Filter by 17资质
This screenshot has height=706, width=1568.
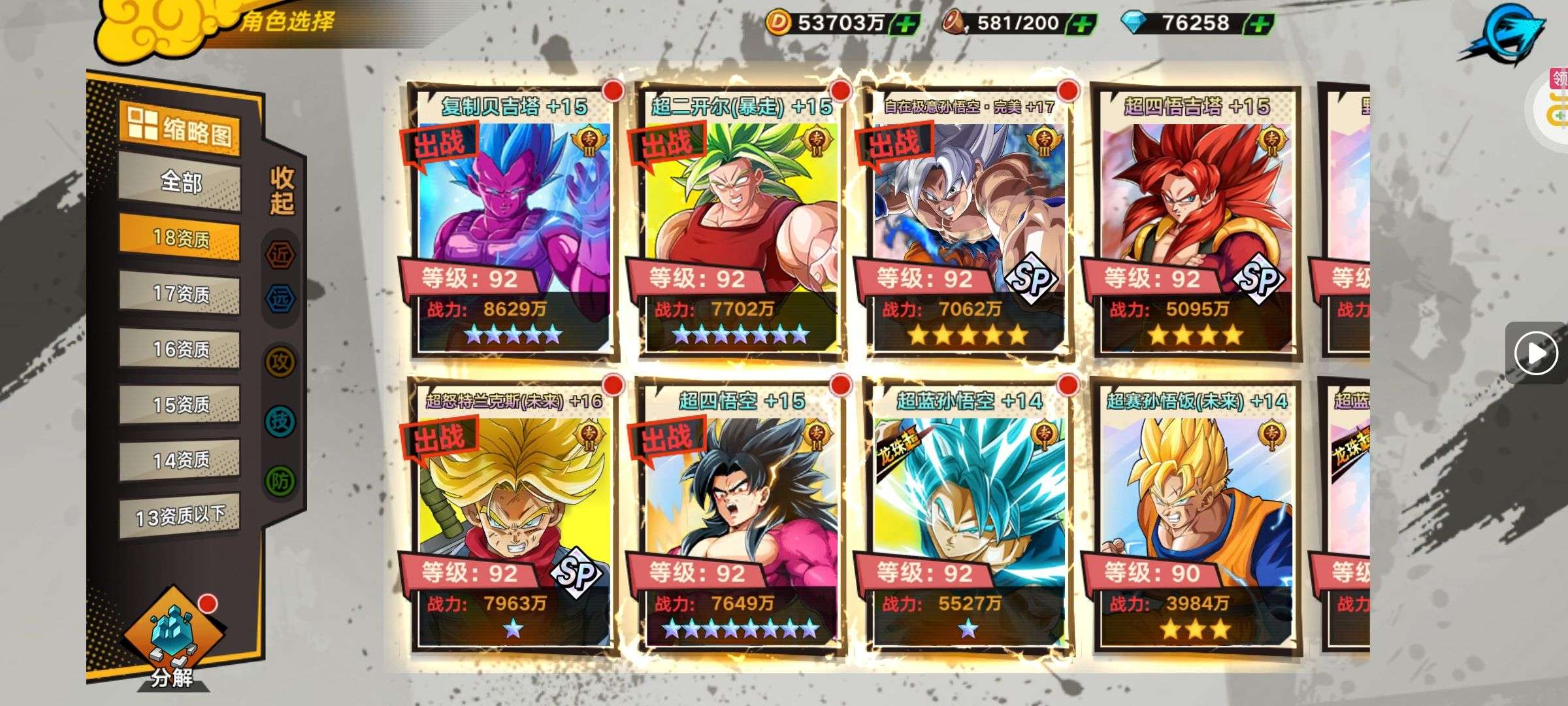(x=180, y=294)
